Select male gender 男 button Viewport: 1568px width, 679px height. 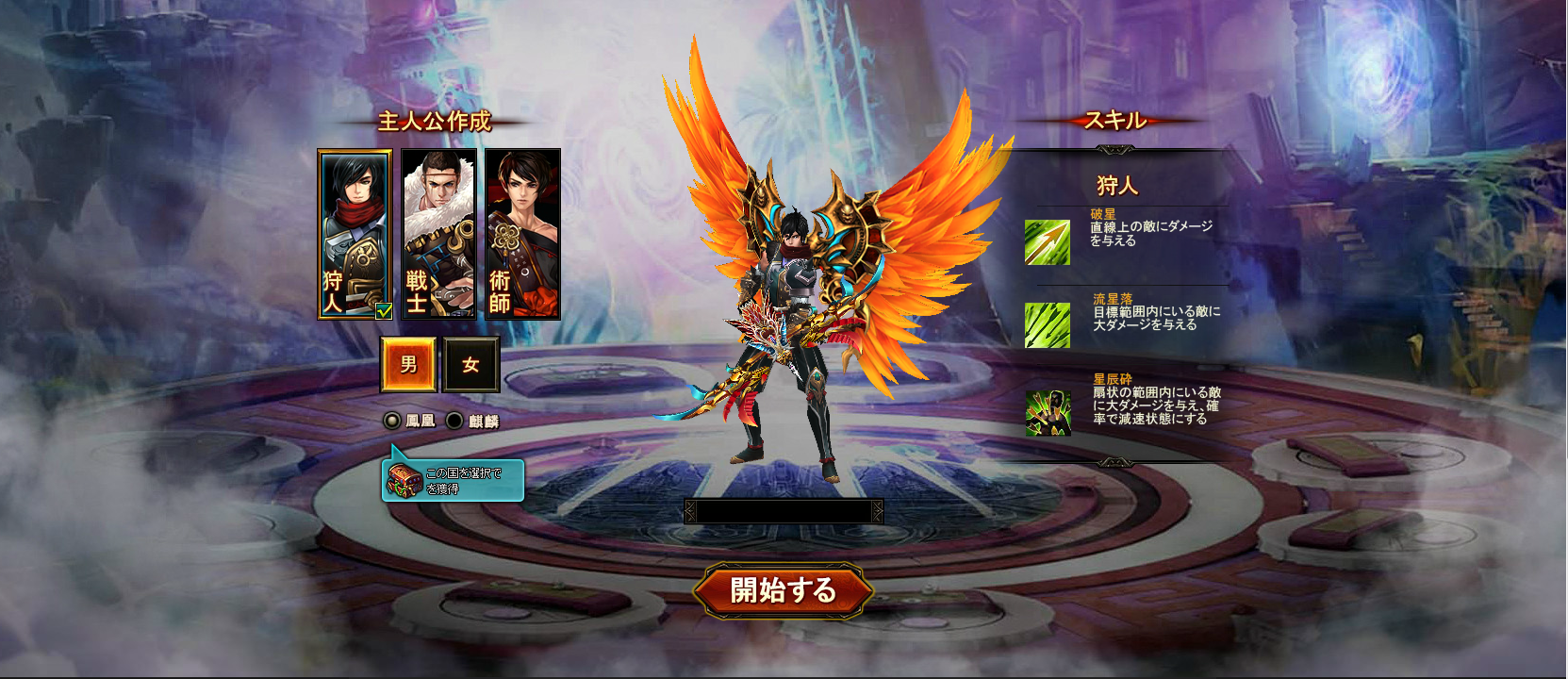[x=408, y=364]
